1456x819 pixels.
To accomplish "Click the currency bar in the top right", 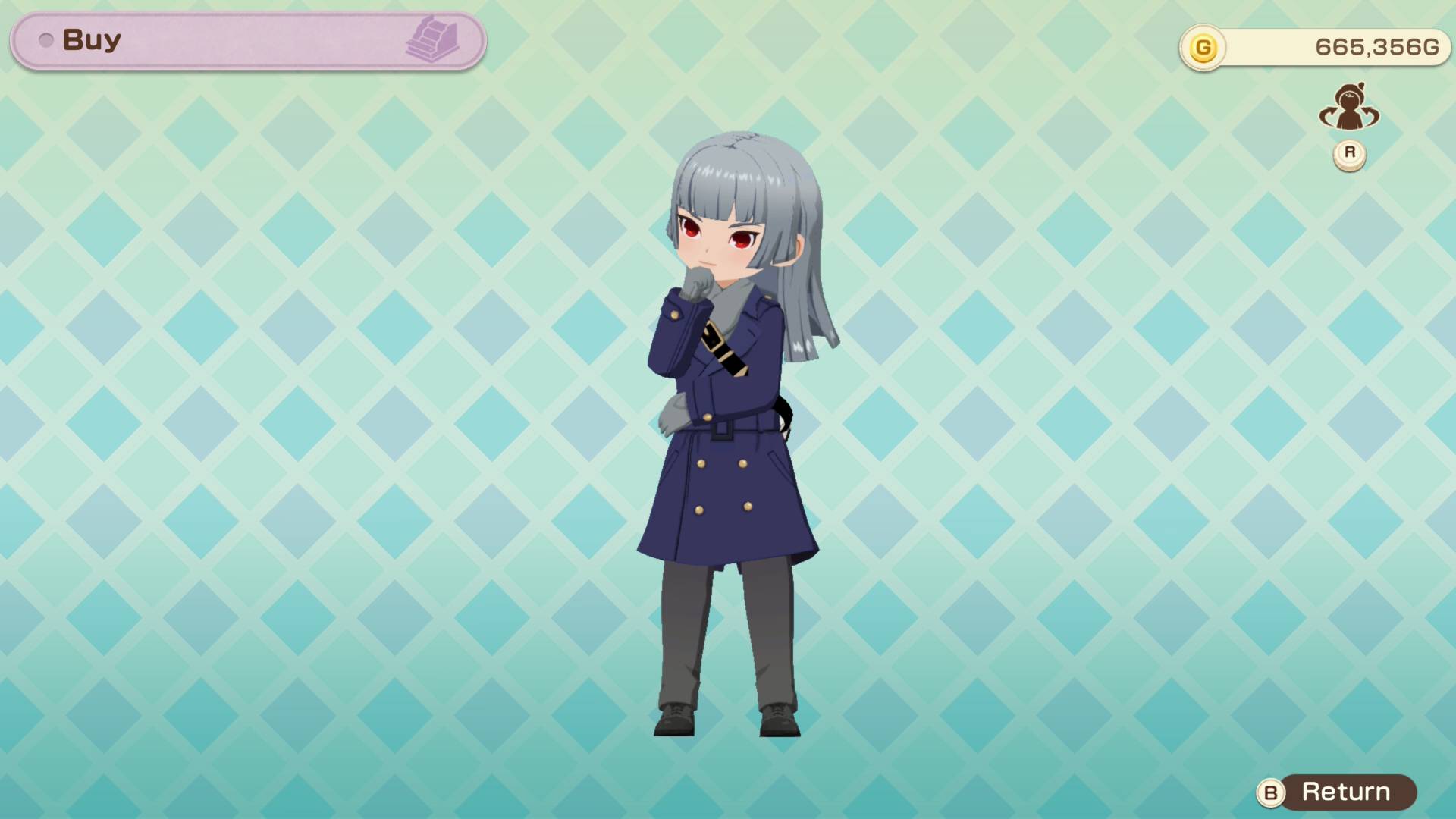I will [1316, 47].
